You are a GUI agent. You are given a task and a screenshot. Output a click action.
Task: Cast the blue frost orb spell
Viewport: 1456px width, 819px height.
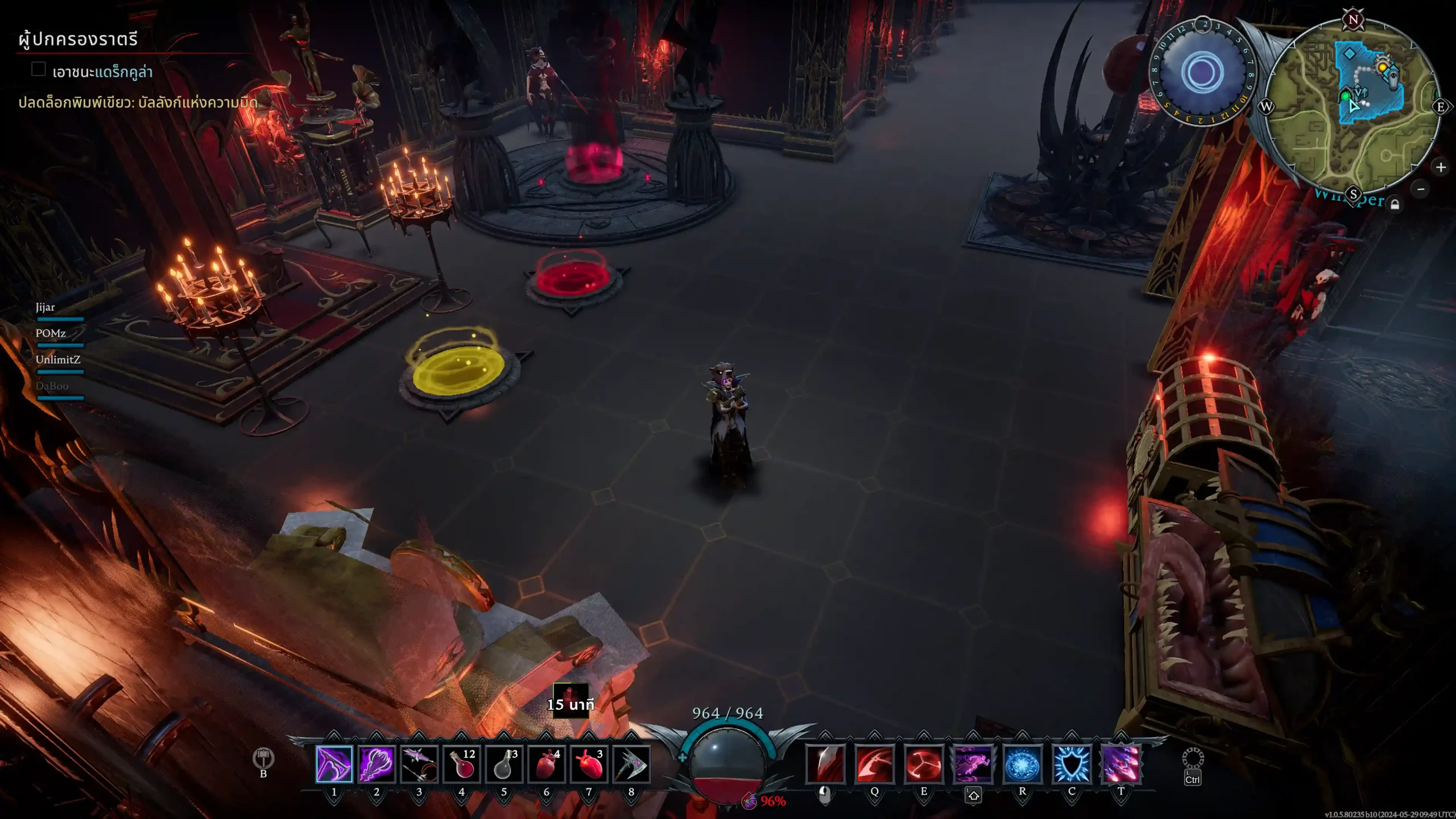[1022, 763]
